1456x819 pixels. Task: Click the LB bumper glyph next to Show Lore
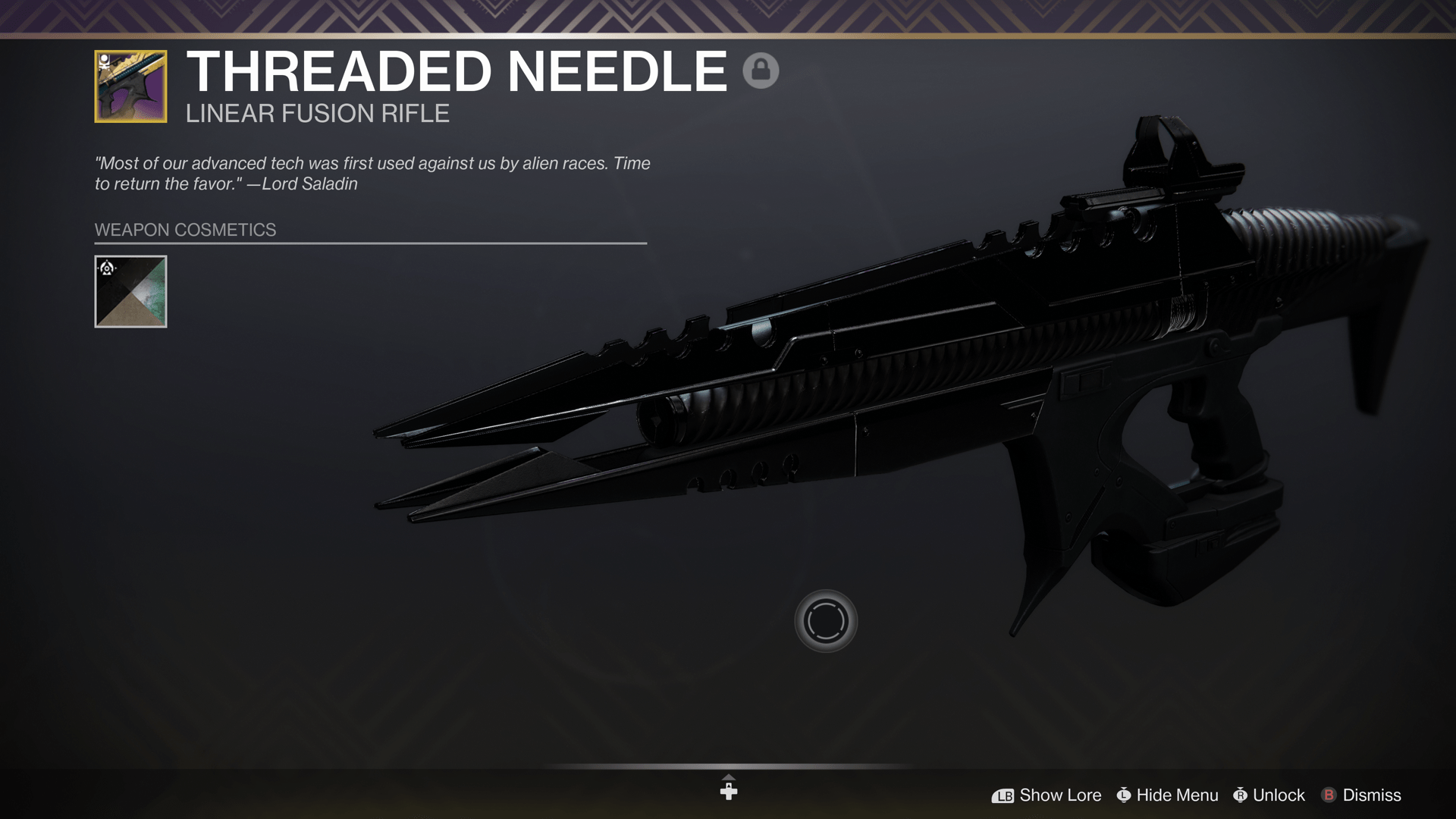point(1003,795)
